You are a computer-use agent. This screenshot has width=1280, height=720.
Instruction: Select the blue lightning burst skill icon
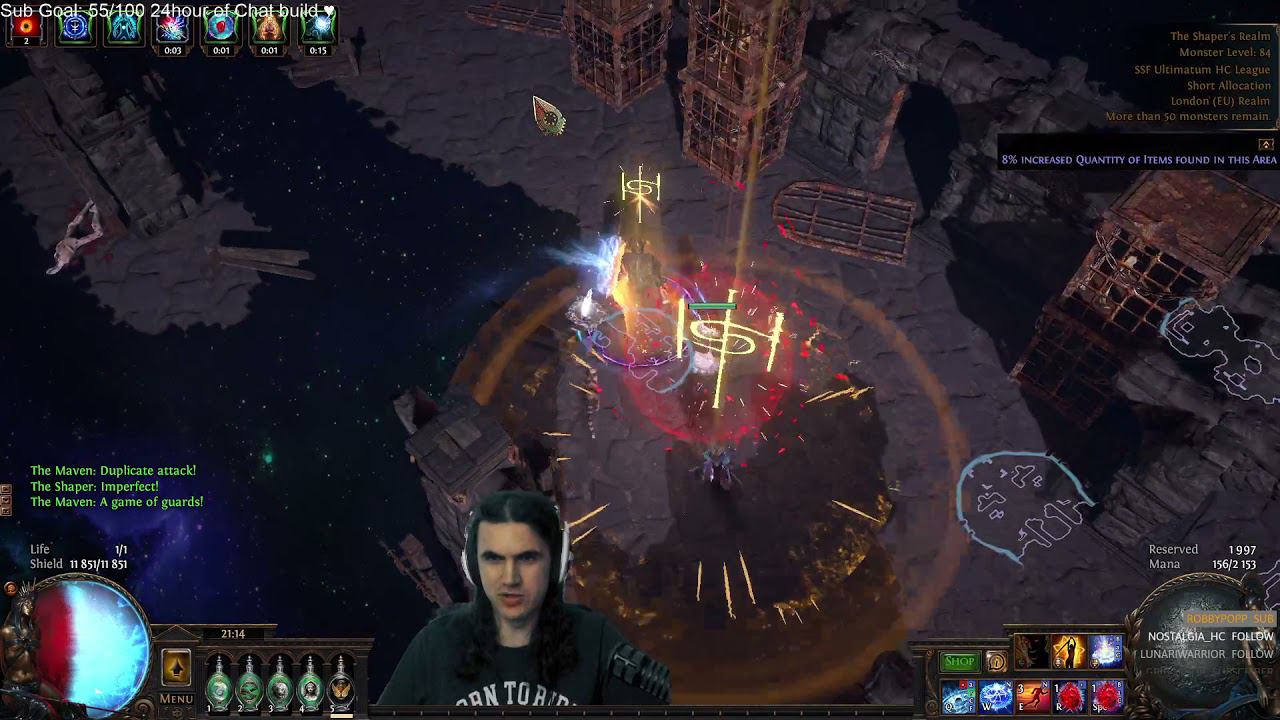pos(1105,652)
